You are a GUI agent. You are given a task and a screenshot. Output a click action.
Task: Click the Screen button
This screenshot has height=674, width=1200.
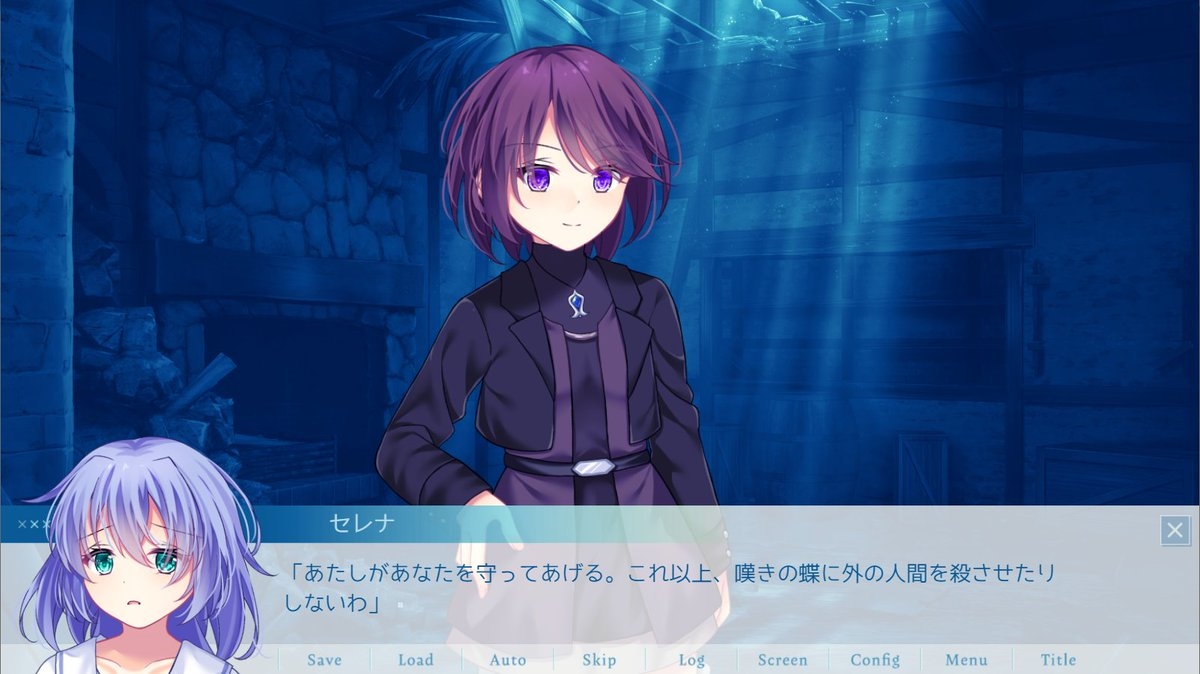tap(782, 660)
